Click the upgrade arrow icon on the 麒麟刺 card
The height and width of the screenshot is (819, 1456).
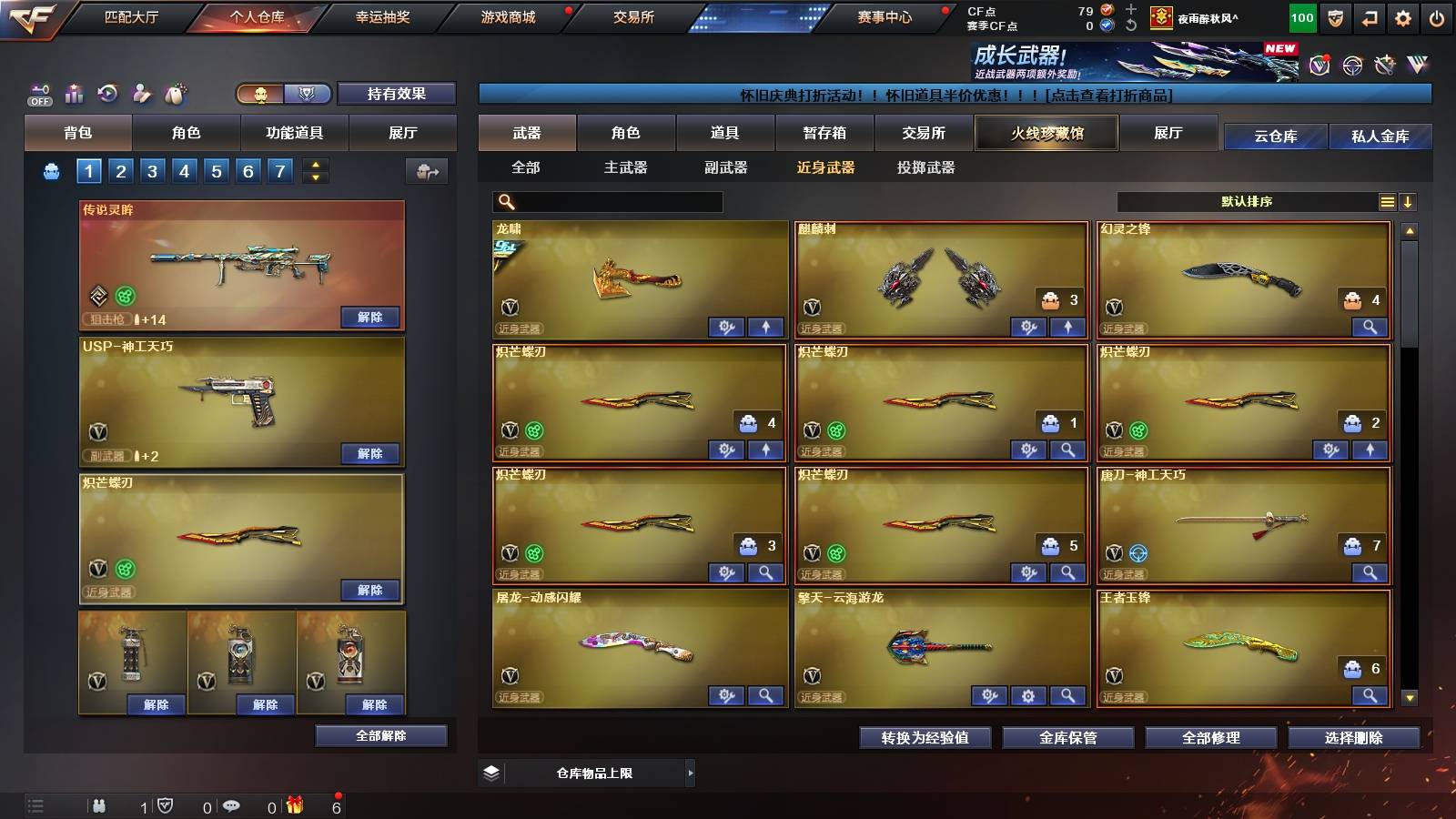[1067, 325]
